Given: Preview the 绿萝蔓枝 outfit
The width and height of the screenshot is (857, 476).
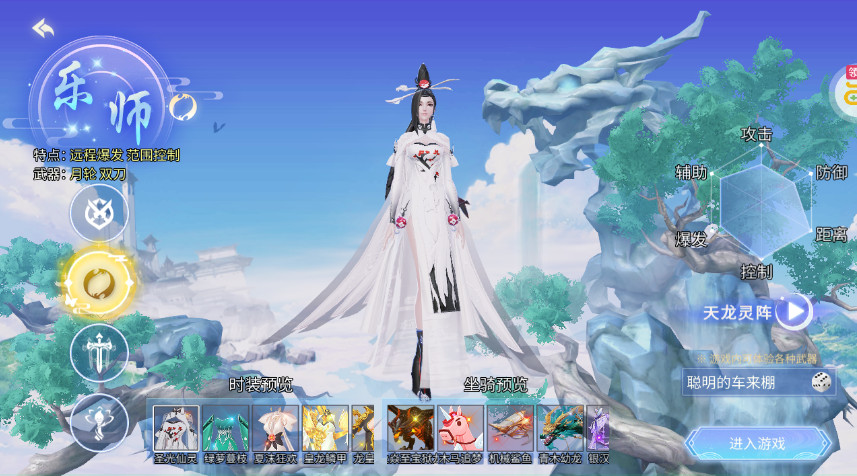Looking at the screenshot, I should point(225,428).
